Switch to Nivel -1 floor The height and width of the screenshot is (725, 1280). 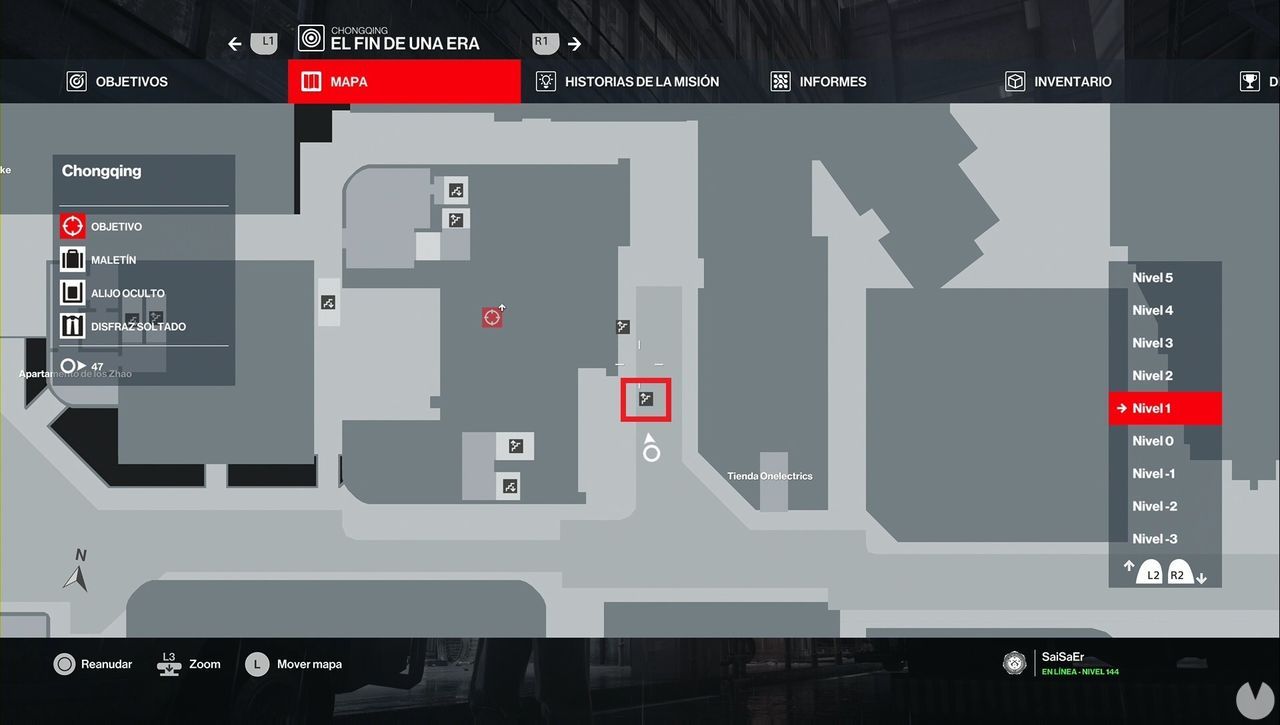(1153, 473)
